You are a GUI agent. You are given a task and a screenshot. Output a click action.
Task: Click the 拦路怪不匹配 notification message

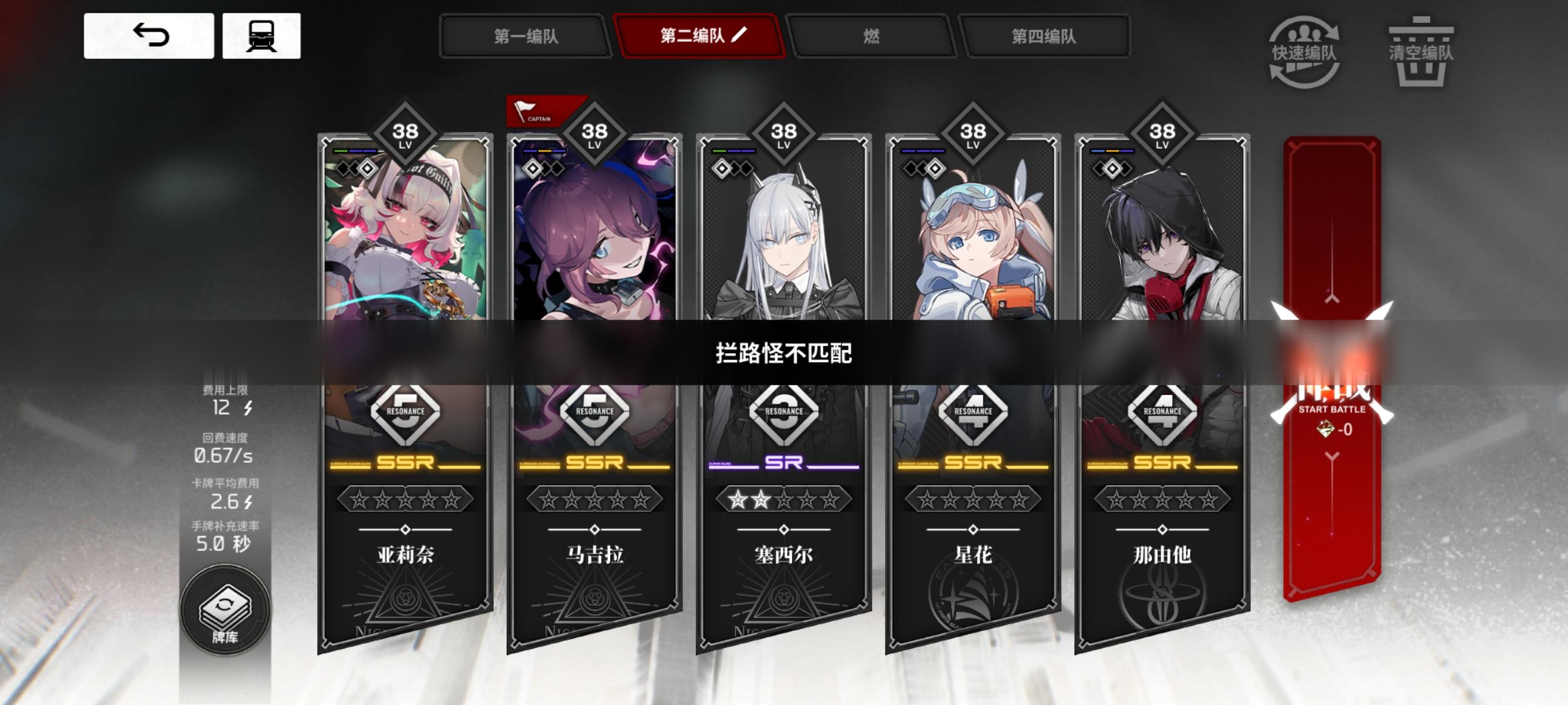coord(783,351)
